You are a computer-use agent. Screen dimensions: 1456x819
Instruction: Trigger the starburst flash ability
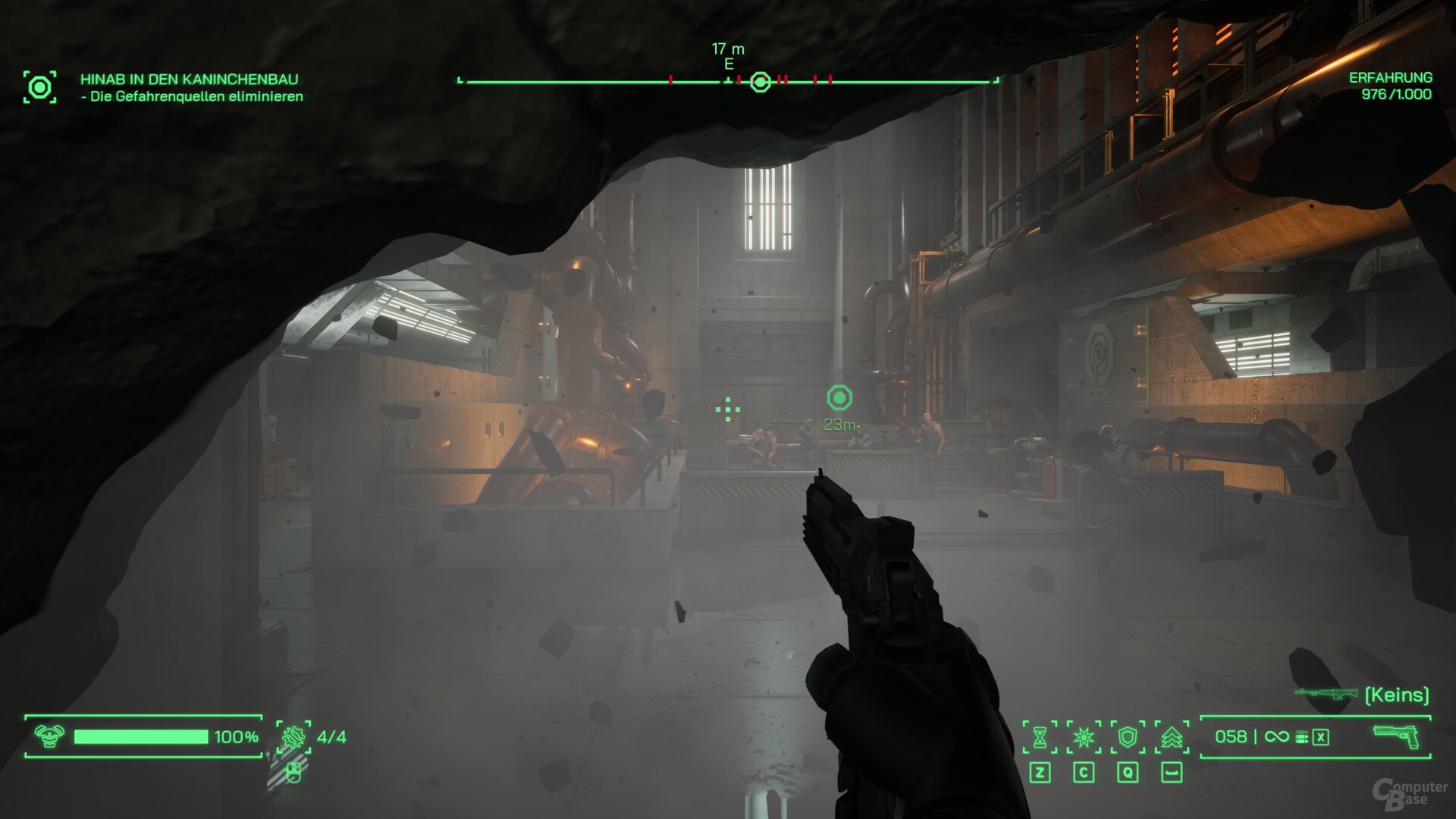(1084, 736)
